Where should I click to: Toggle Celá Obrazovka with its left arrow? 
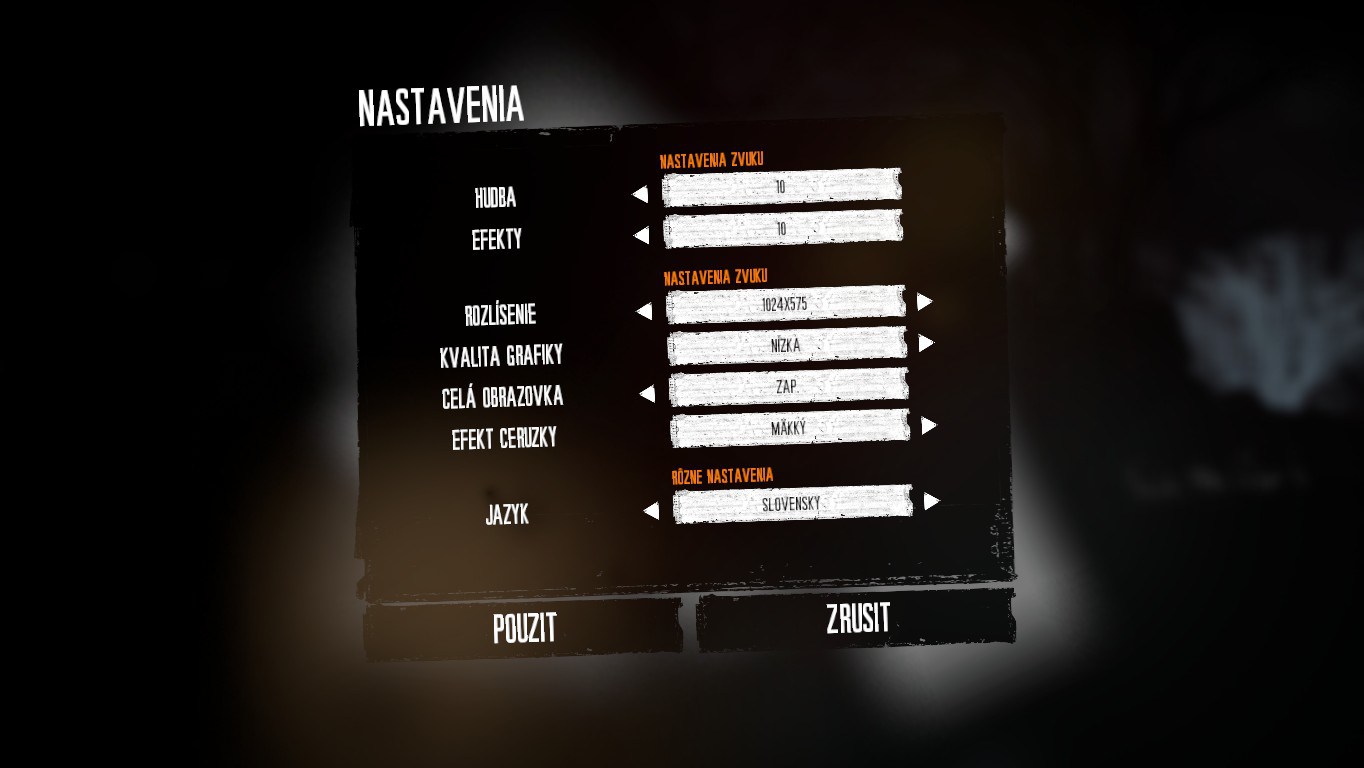click(x=646, y=394)
